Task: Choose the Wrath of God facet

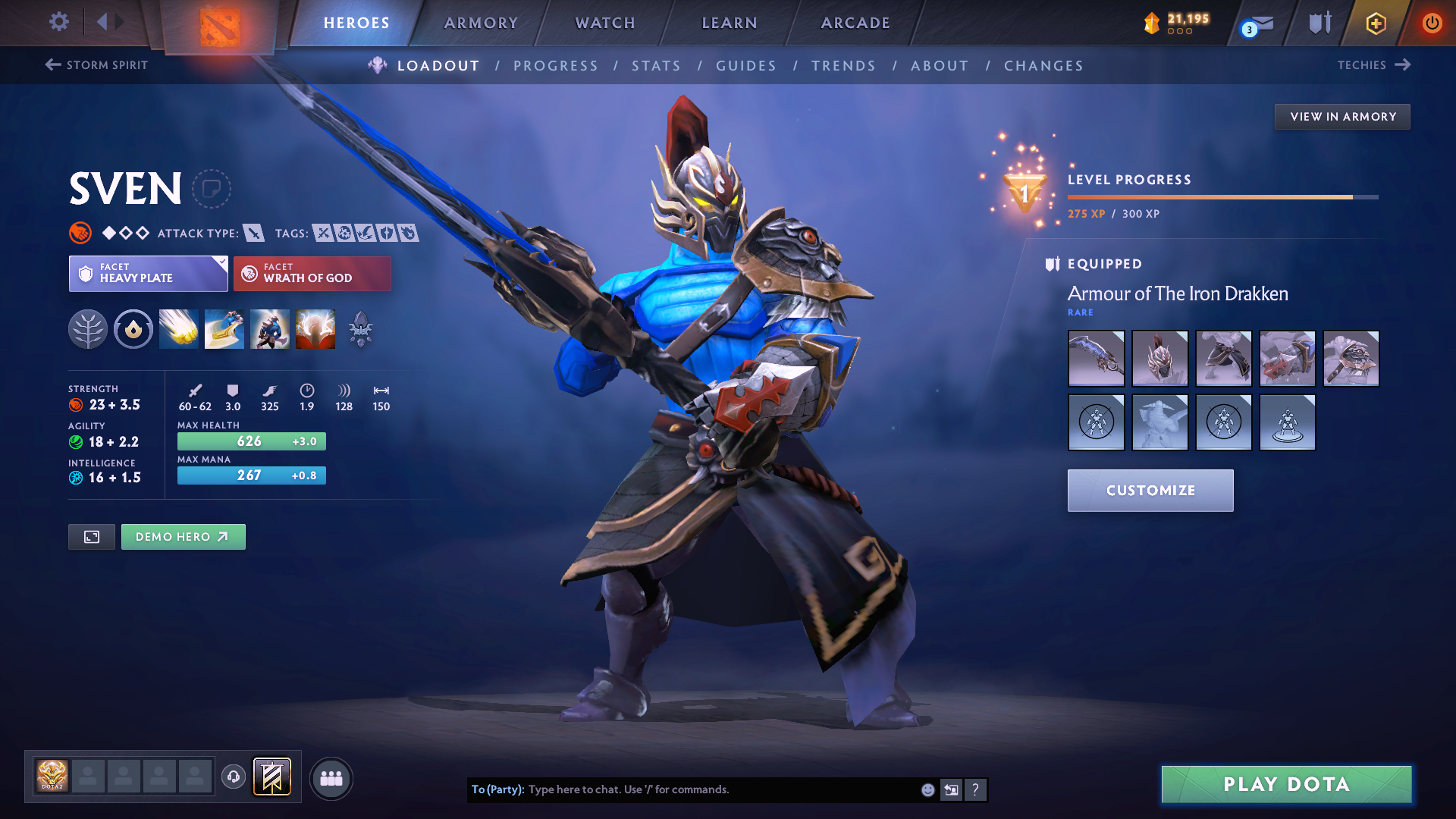Action: tap(312, 274)
